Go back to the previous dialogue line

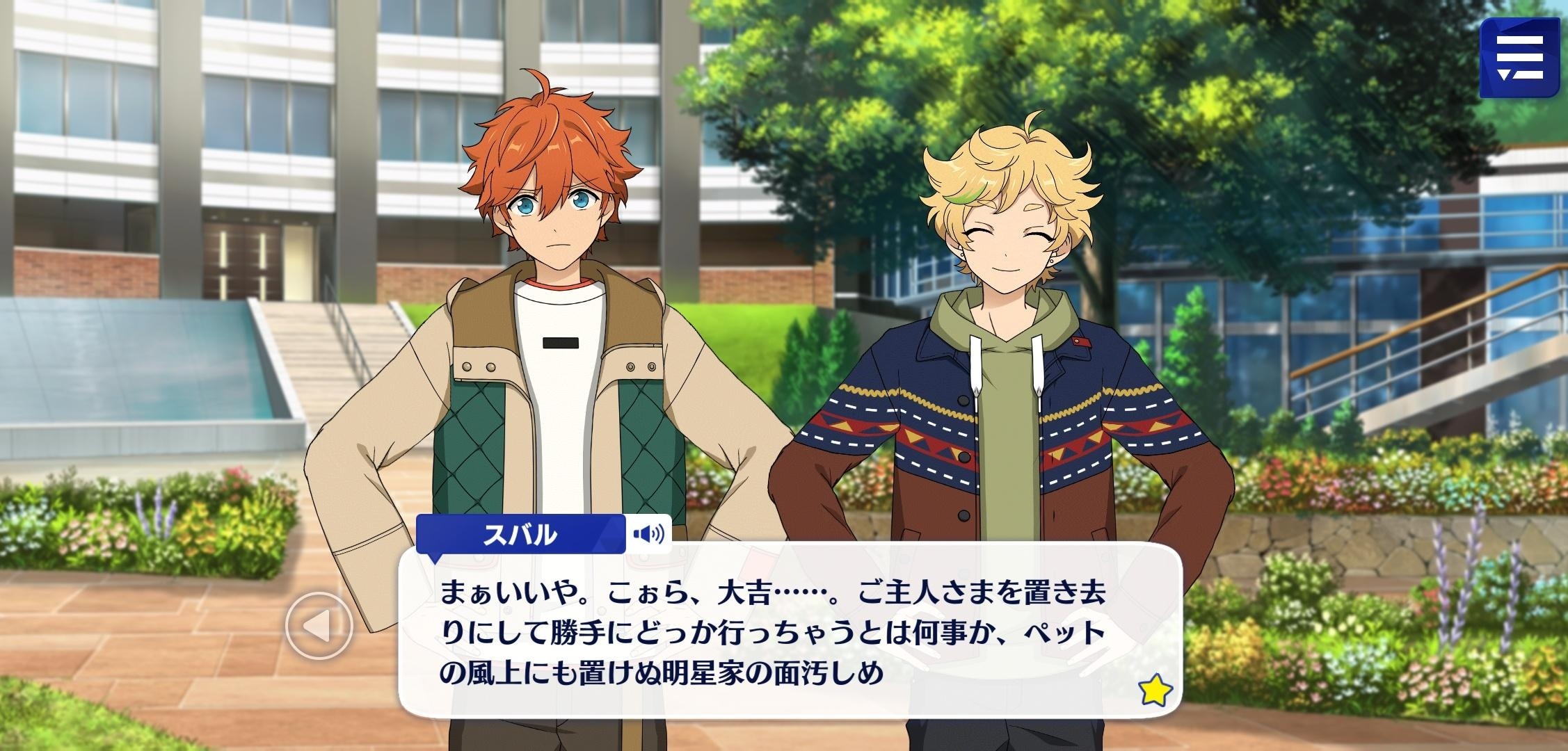320,626
